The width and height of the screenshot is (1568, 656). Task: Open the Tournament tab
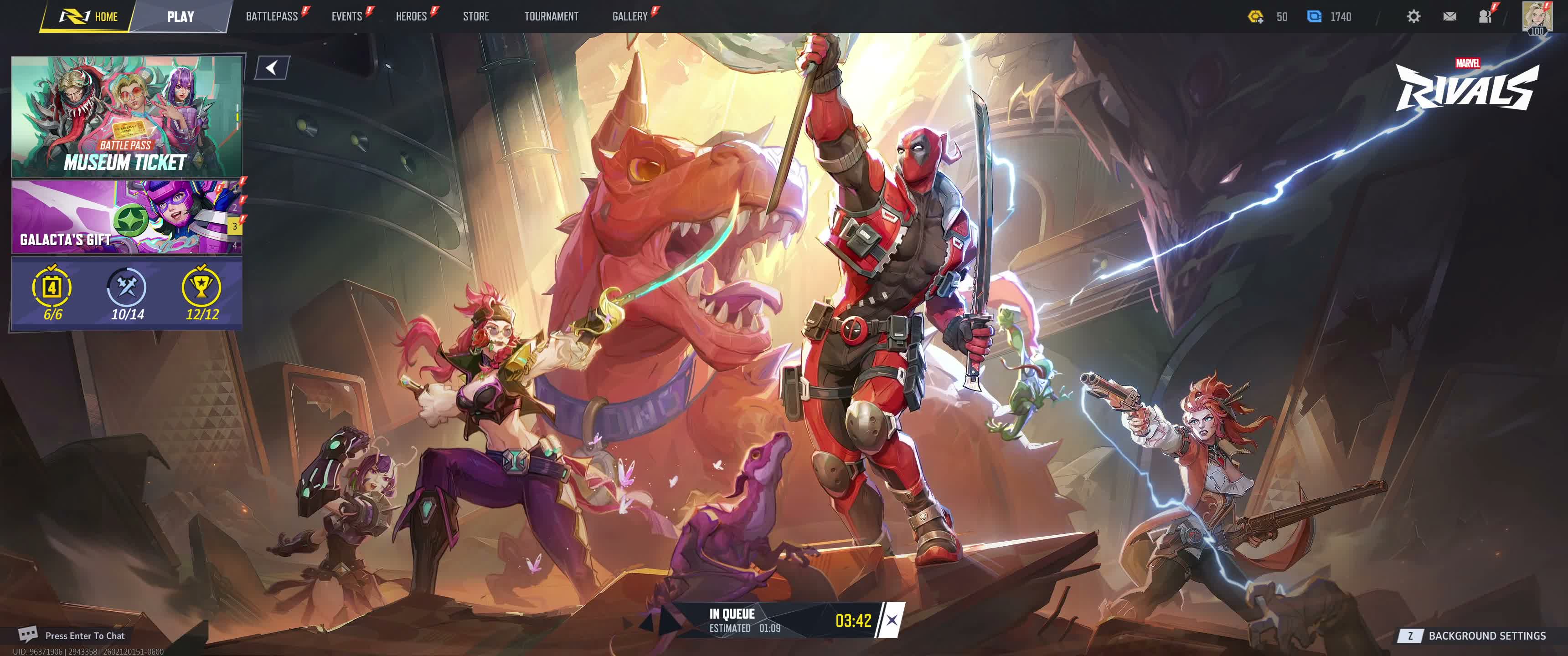[x=551, y=16]
